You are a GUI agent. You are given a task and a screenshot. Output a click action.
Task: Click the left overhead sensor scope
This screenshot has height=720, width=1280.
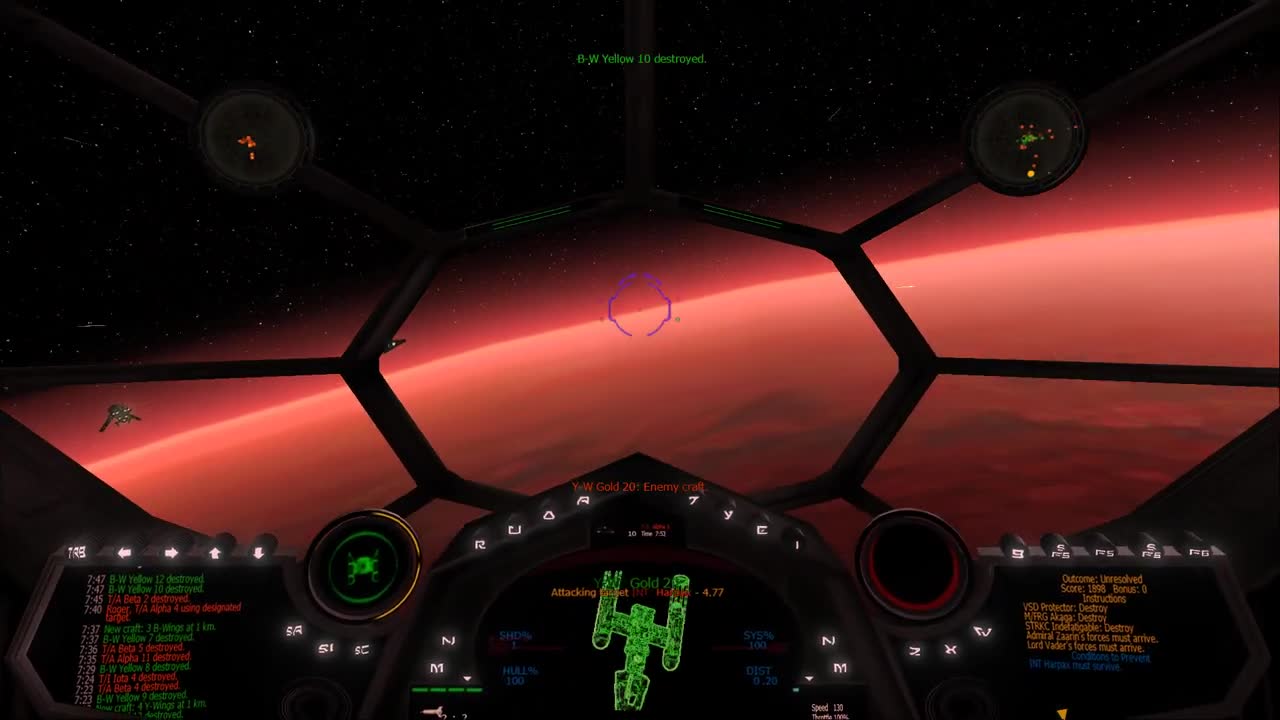pos(253,140)
